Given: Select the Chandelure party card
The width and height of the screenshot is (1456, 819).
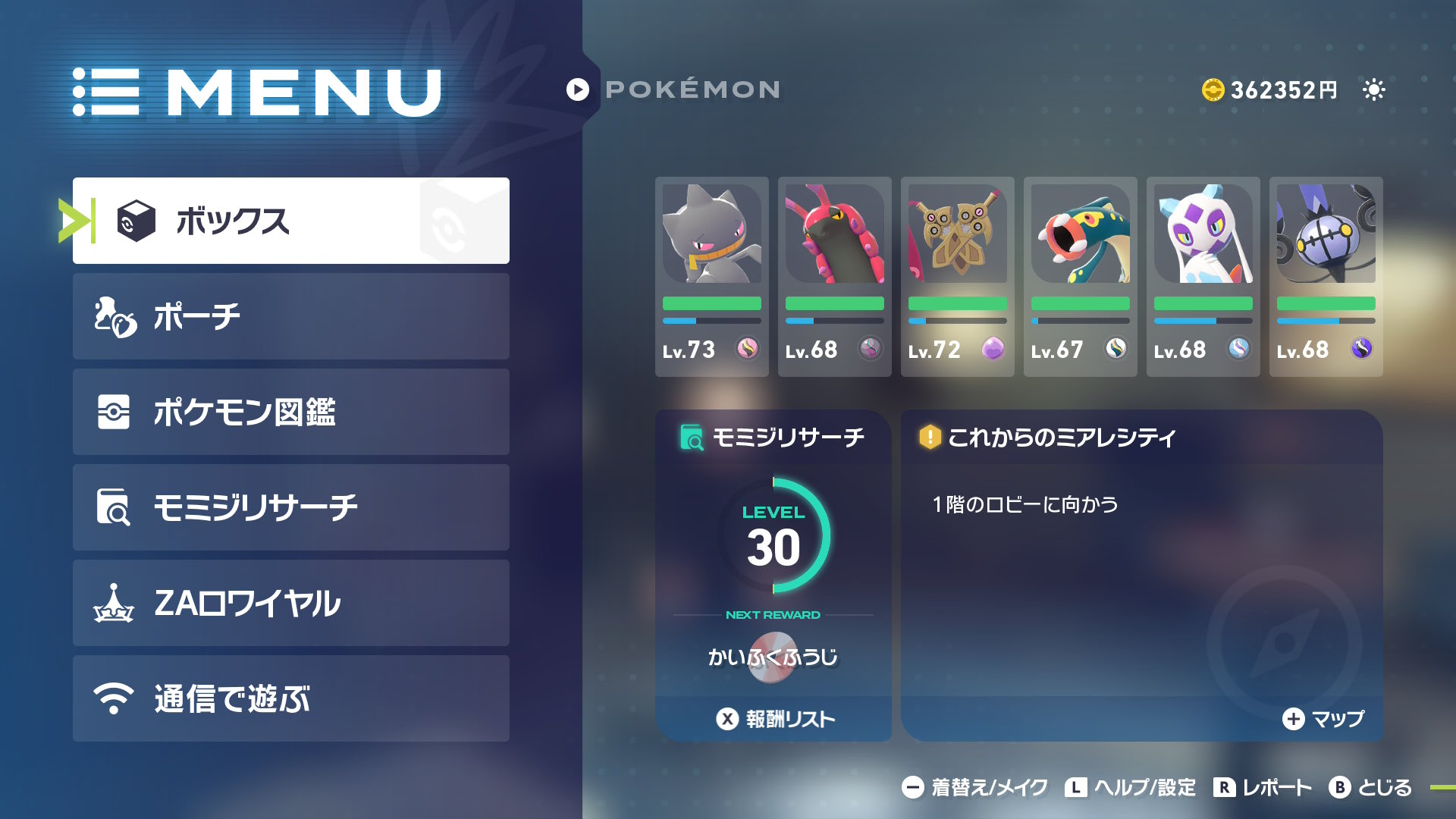Looking at the screenshot, I should click(1326, 277).
